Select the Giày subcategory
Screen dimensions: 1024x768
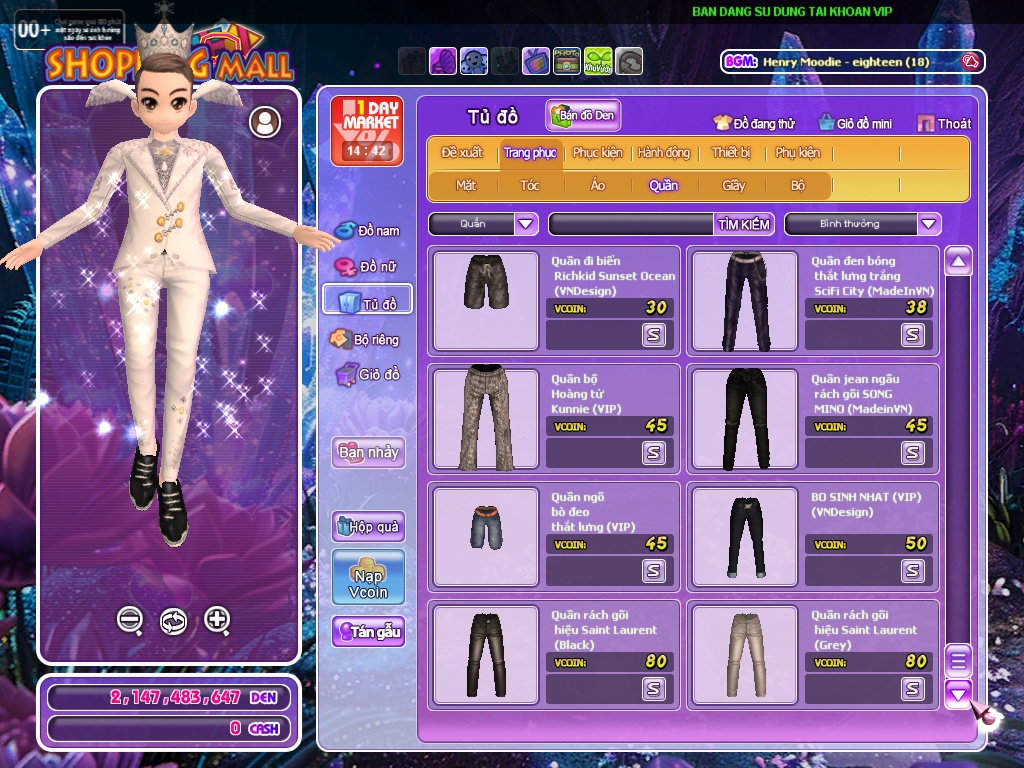point(734,185)
